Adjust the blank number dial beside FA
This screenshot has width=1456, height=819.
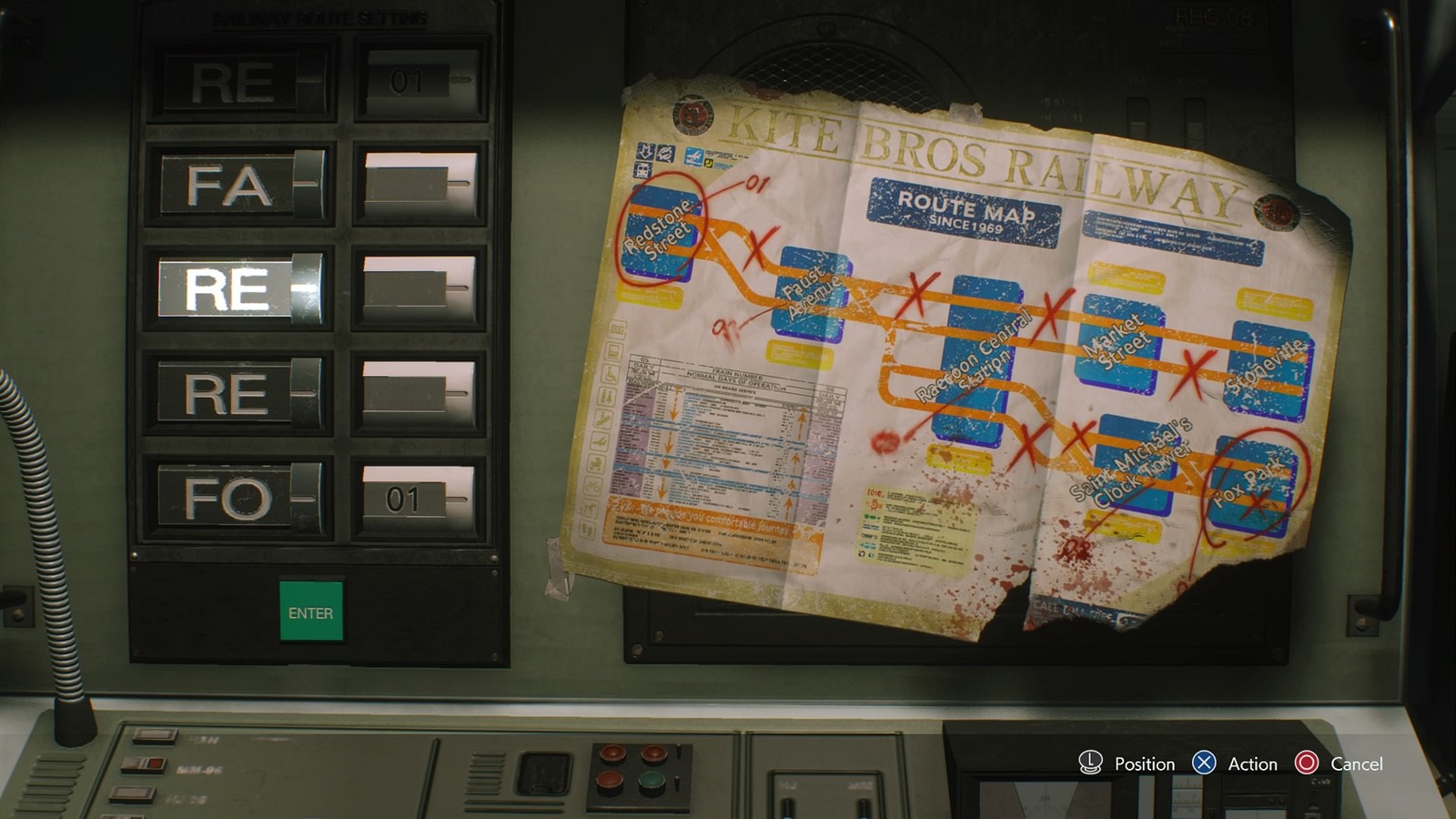click(419, 185)
